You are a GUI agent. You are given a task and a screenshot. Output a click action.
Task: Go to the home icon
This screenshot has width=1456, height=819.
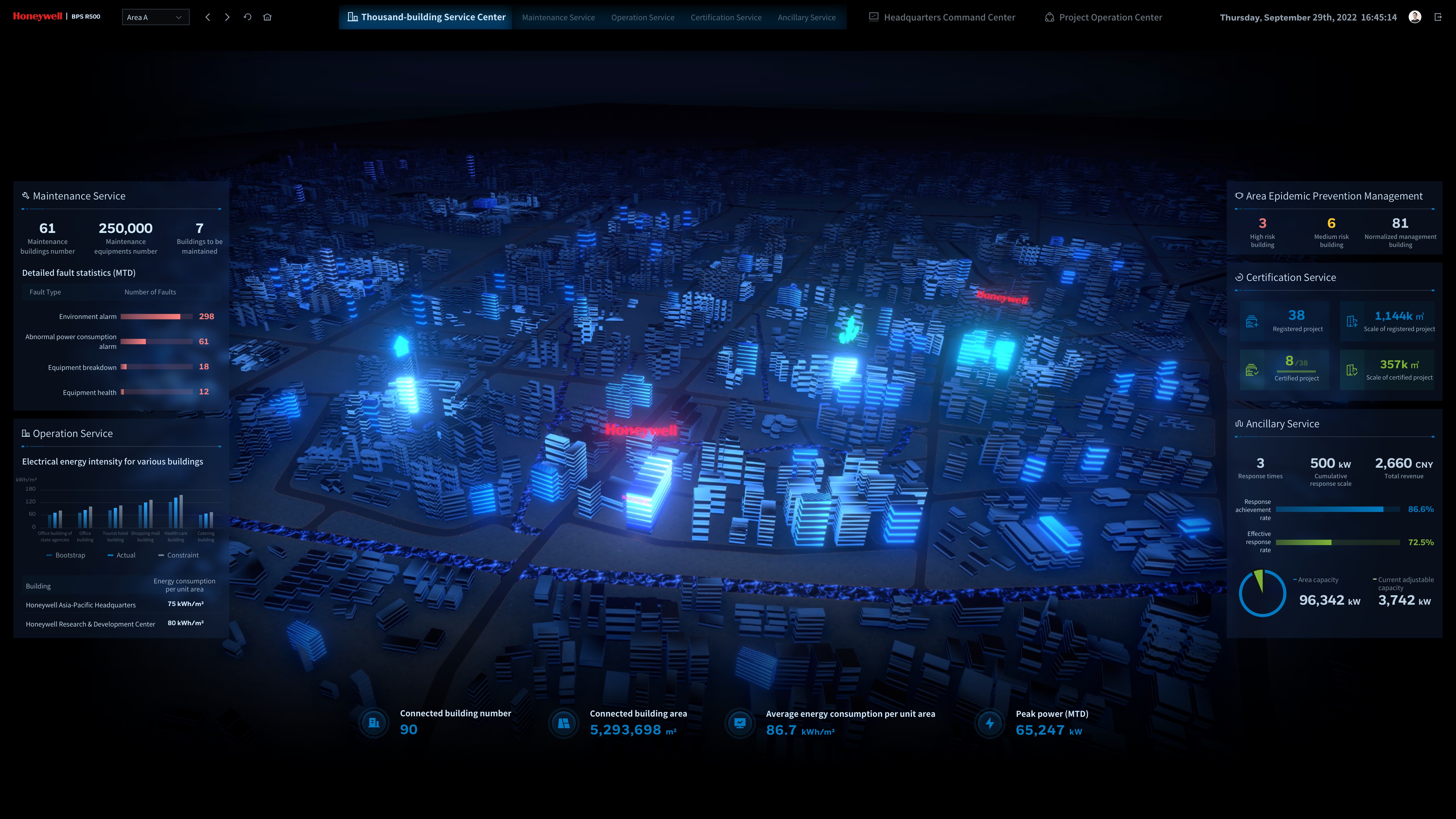pyautogui.click(x=267, y=18)
